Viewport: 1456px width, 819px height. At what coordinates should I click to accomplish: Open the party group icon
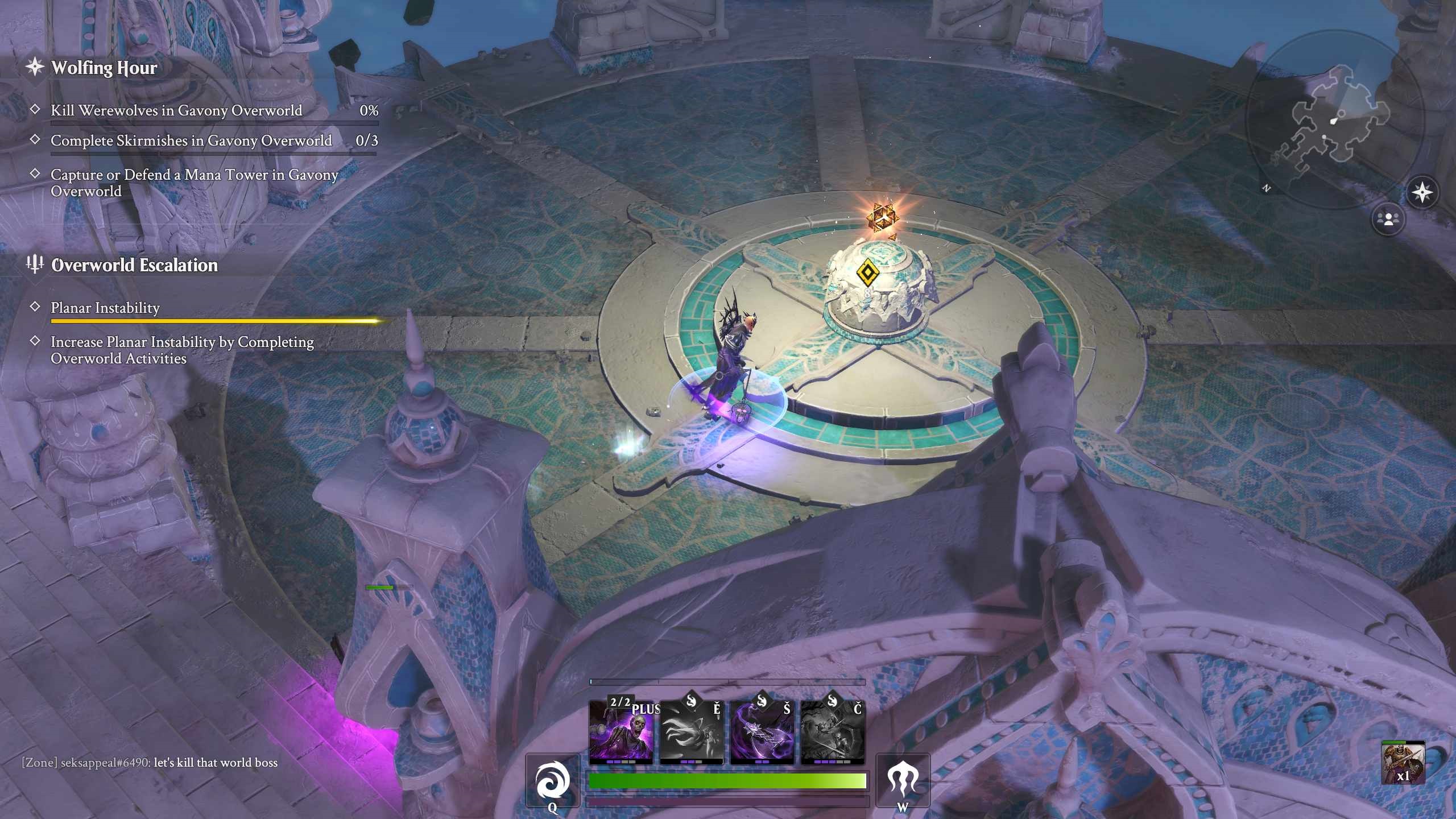1388,219
